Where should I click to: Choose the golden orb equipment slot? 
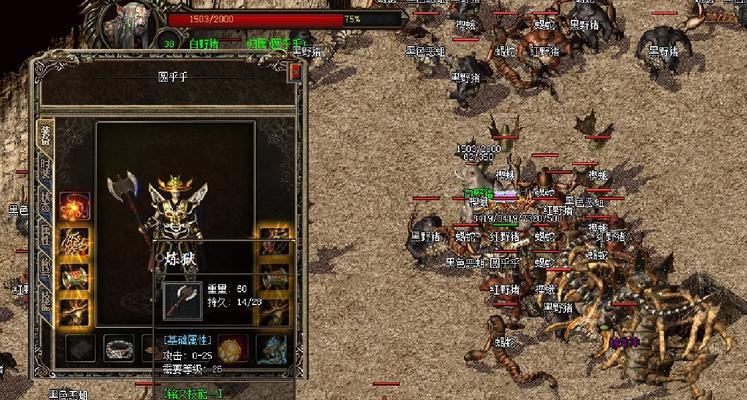pyautogui.click(x=234, y=349)
